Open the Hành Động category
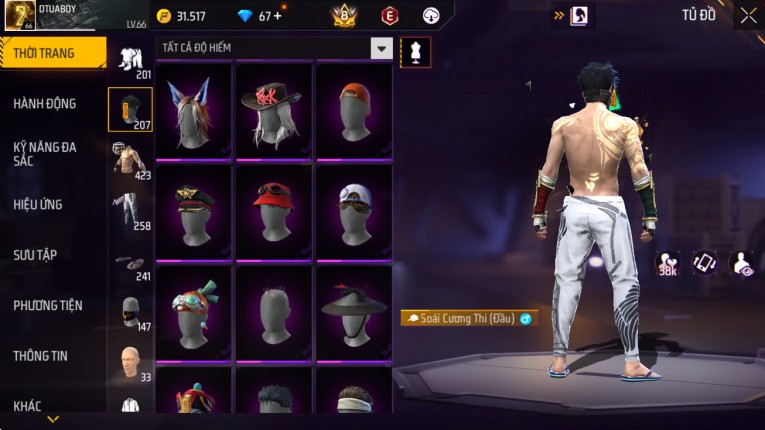 [45, 103]
